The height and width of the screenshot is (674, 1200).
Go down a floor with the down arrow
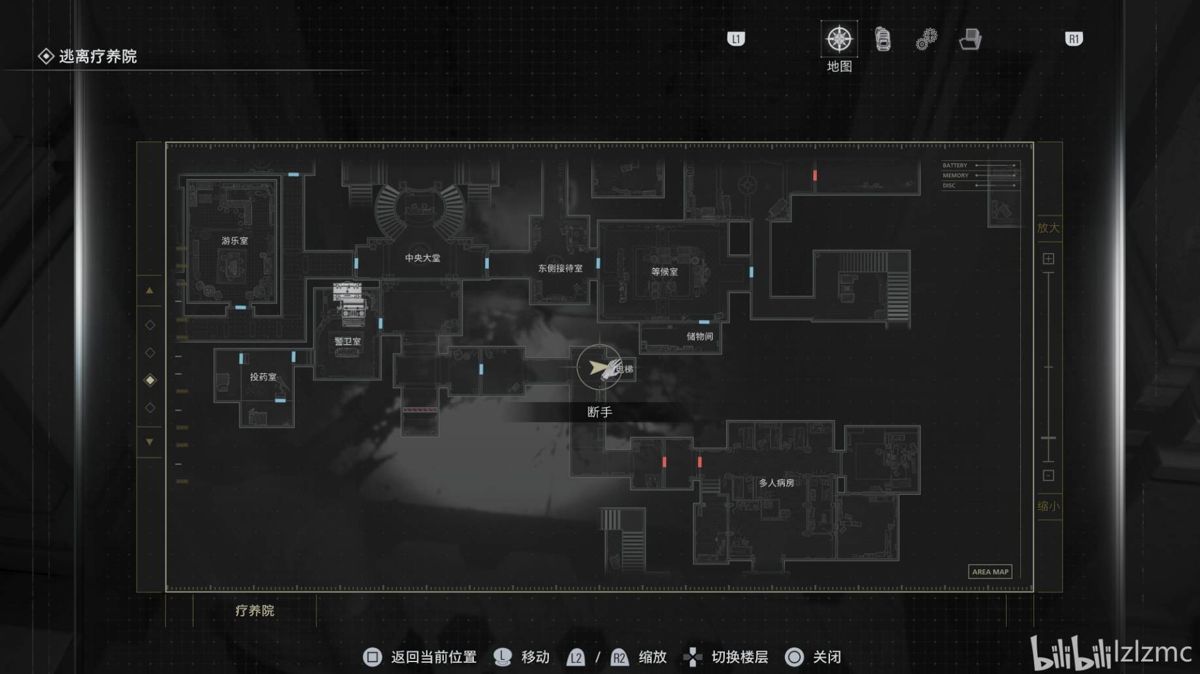(150, 441)
